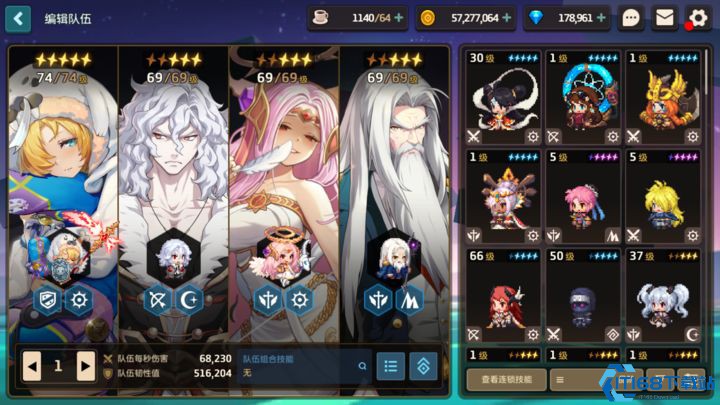Switch to the previous team number
The width and height of the screenshot is (720, 405).
coord(33,366)
